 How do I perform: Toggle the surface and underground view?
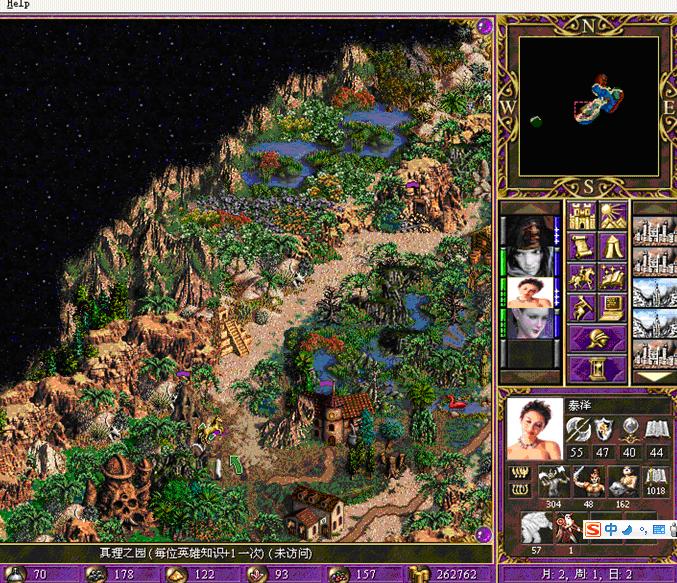(x=613, y=216)
